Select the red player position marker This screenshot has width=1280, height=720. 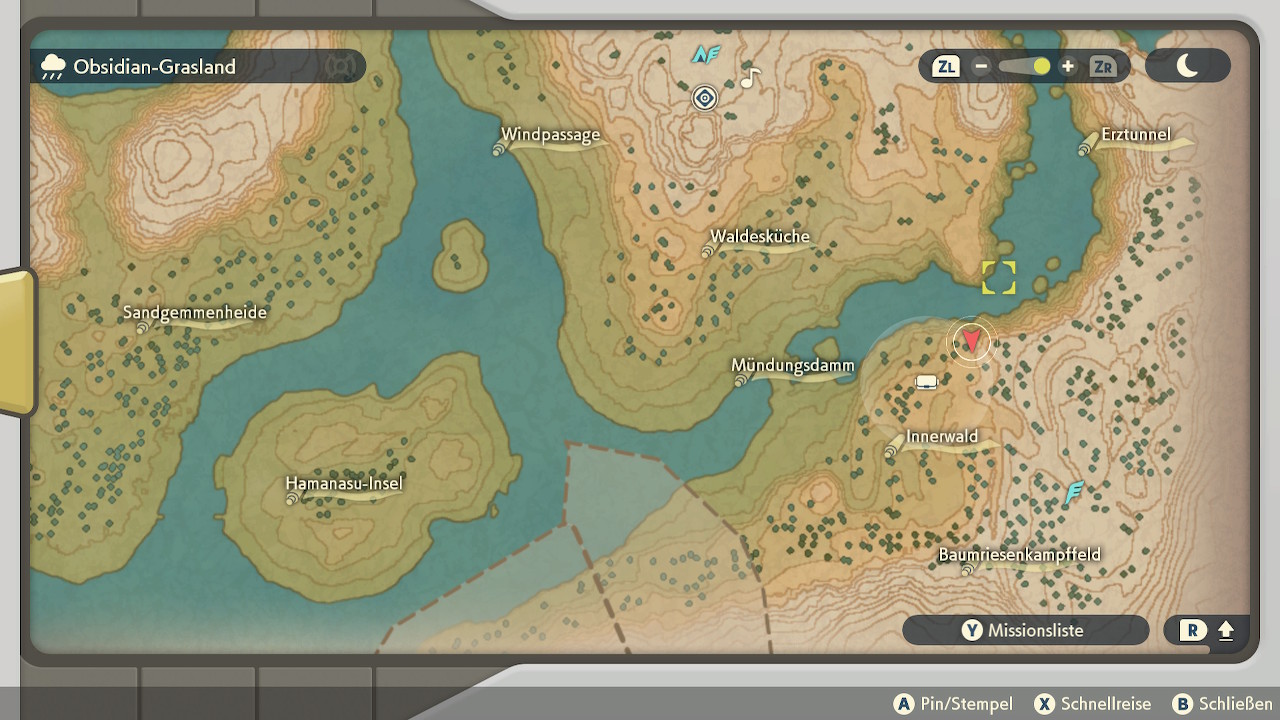click(x=970, y=341)
